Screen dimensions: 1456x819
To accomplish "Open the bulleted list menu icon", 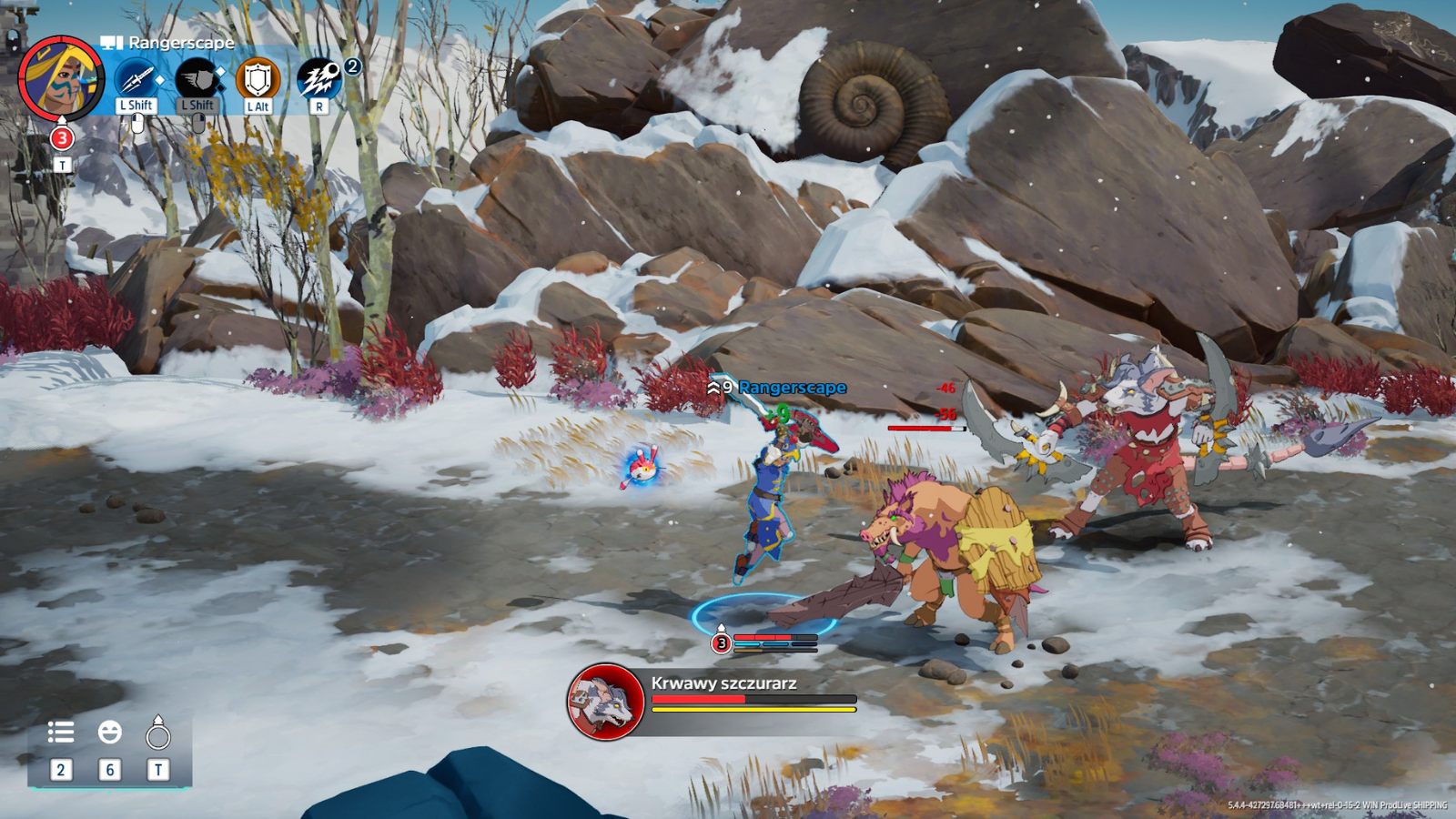I will point(61,732).
